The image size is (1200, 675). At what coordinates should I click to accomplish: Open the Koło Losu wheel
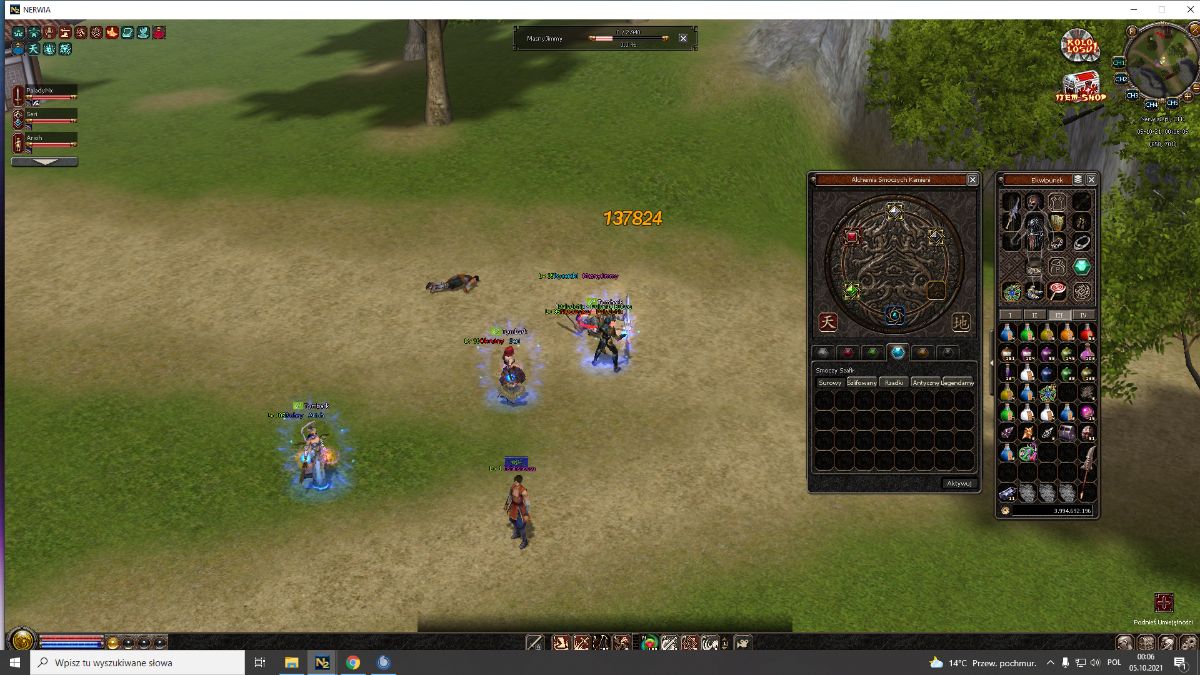[1080, 44]
